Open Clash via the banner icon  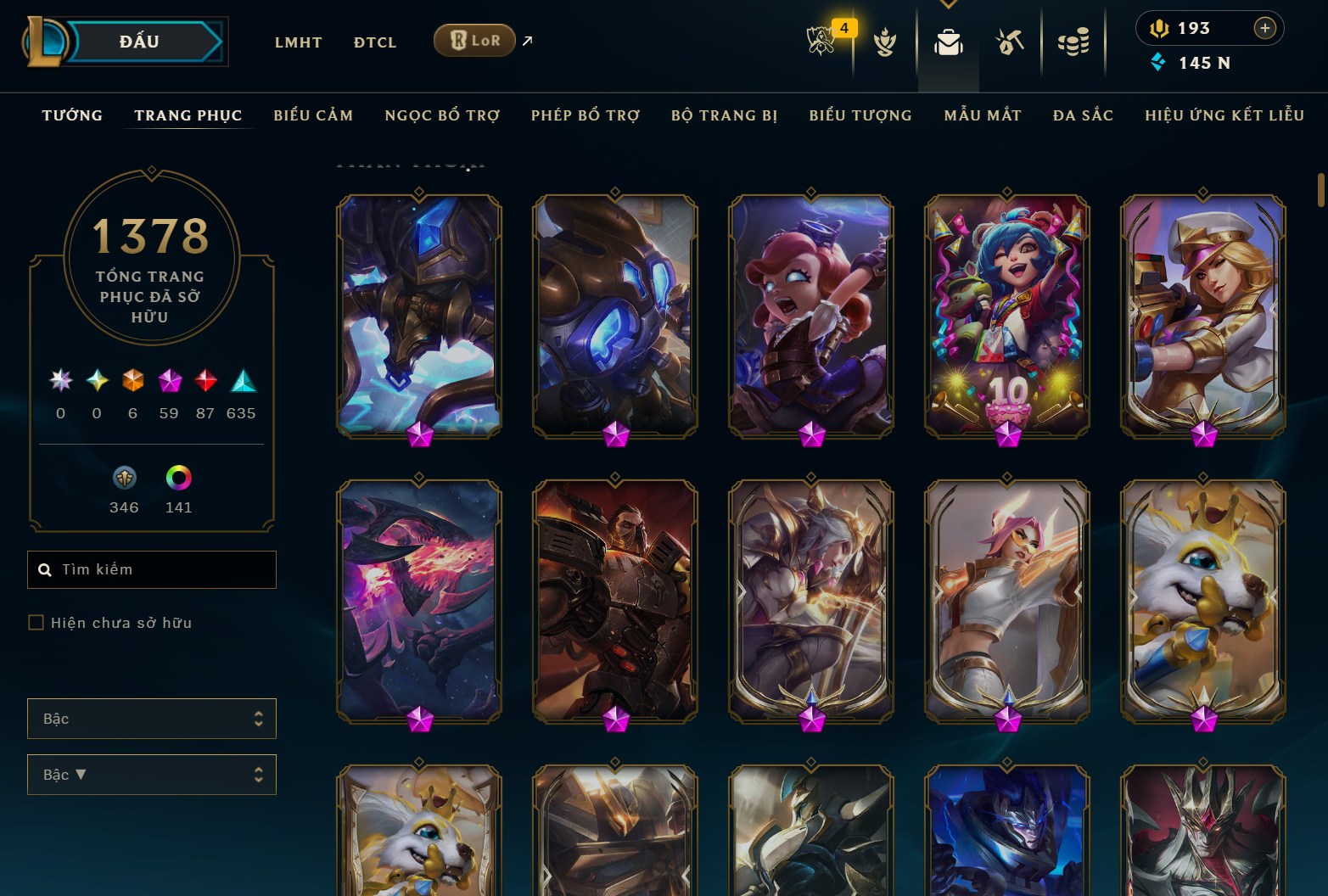(x=885, y=40)
